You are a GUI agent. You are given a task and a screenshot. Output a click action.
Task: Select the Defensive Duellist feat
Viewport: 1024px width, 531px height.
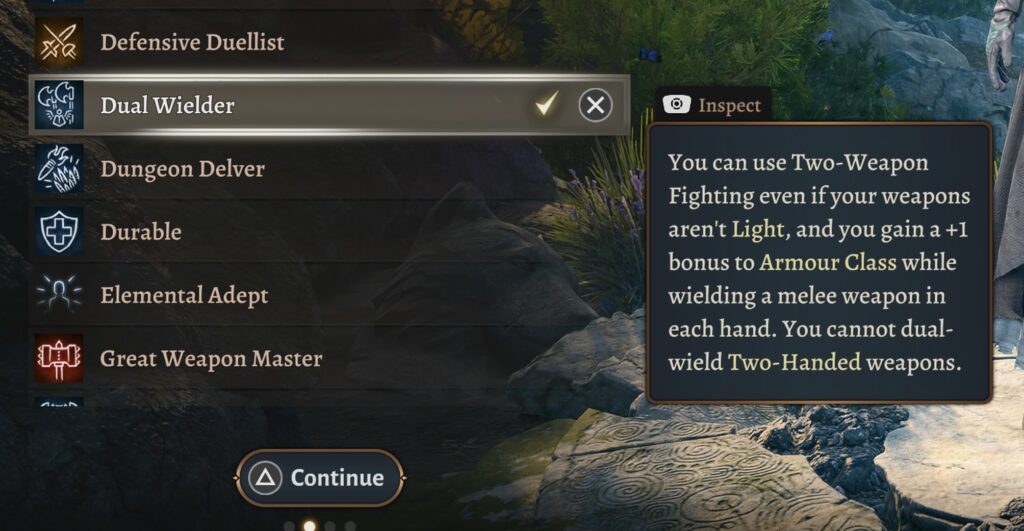point(192,42)
